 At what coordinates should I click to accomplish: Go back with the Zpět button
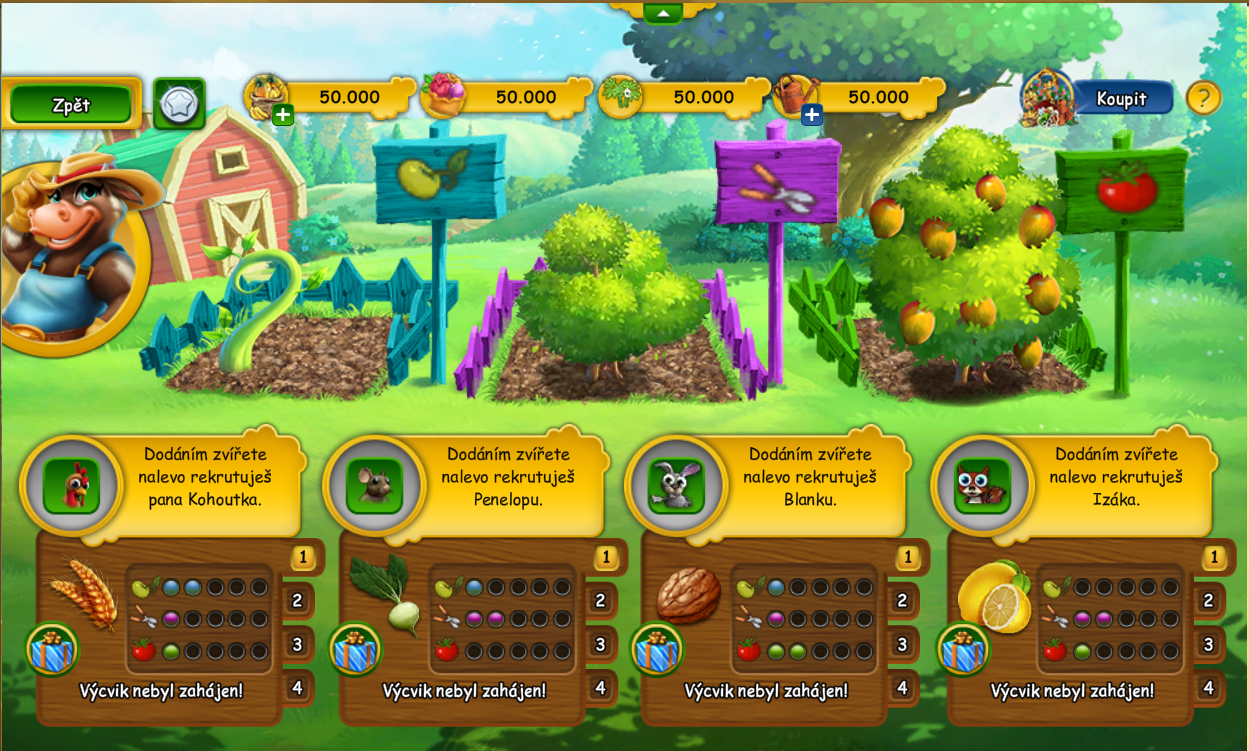tap(71, 104)
